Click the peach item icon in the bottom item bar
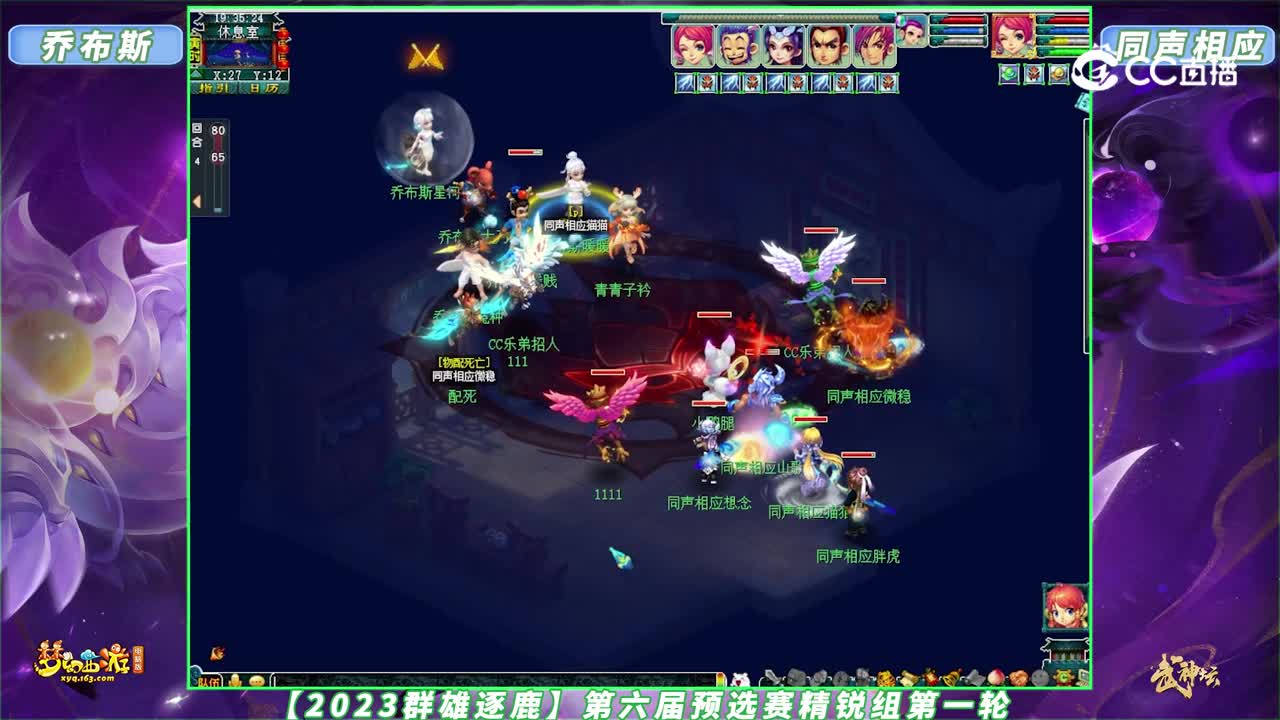The height and width of the screenshot is (720, 1280). [996, 677]
